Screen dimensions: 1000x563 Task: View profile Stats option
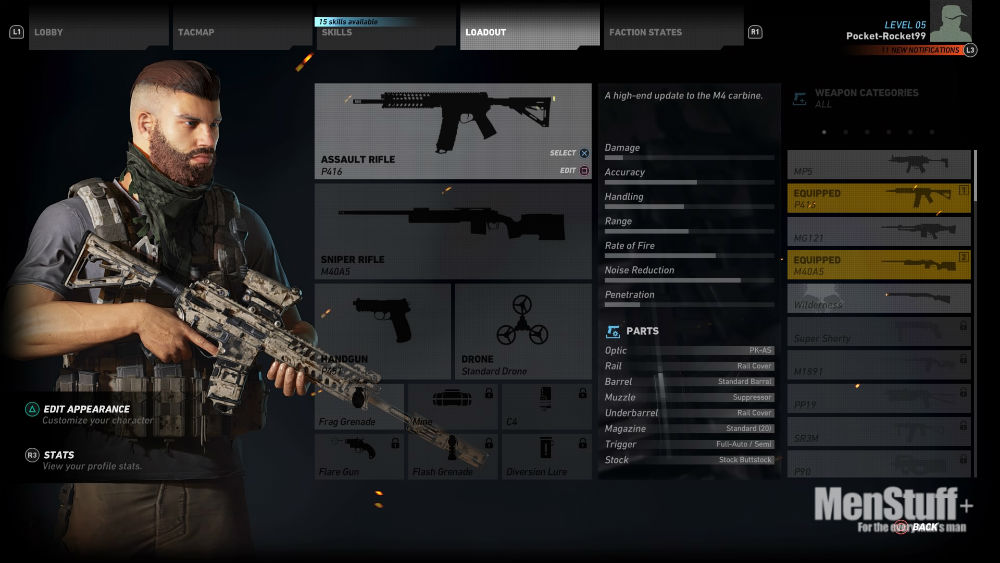(x=59, y=455)
